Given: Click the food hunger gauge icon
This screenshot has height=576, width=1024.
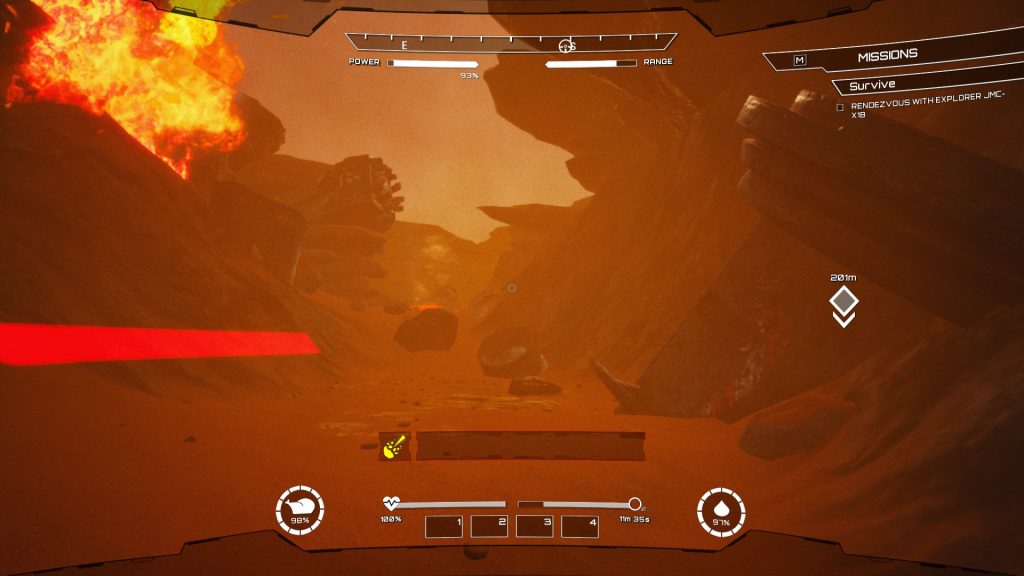Looking at the screenshot, I should pos(300,511).
